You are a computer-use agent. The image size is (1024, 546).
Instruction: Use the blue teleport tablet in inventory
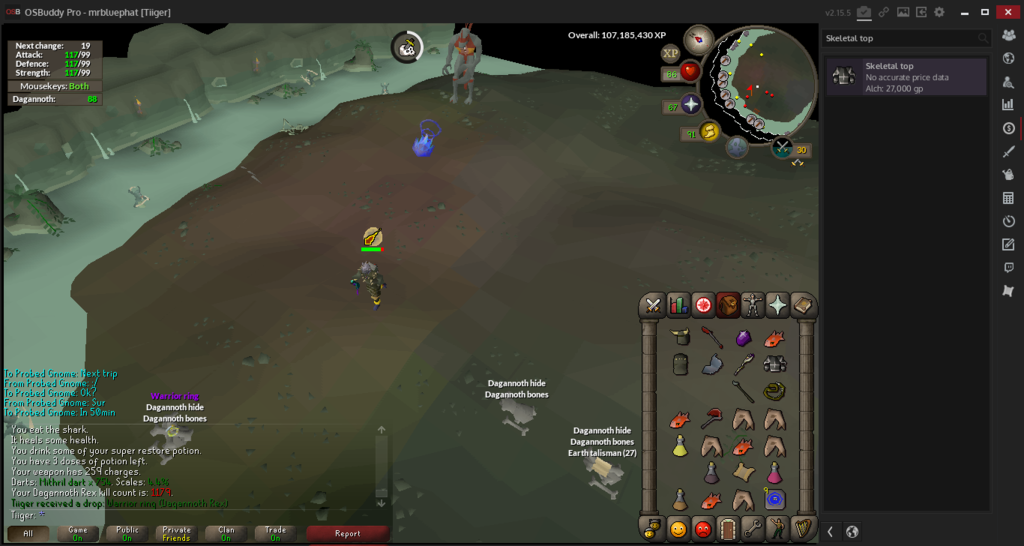click(x=774, y=498)
